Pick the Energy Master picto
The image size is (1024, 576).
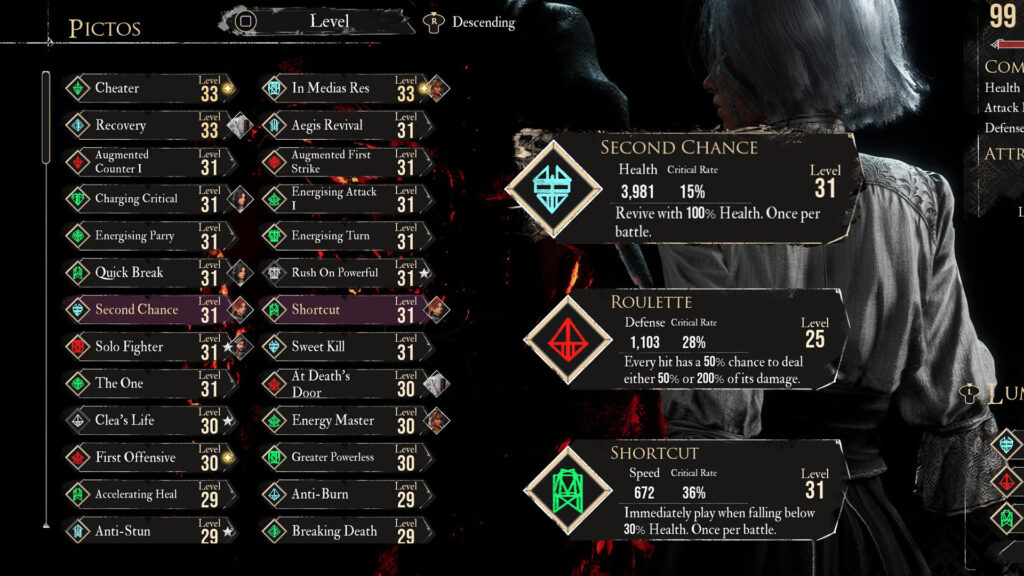click(x=345, y=420)
